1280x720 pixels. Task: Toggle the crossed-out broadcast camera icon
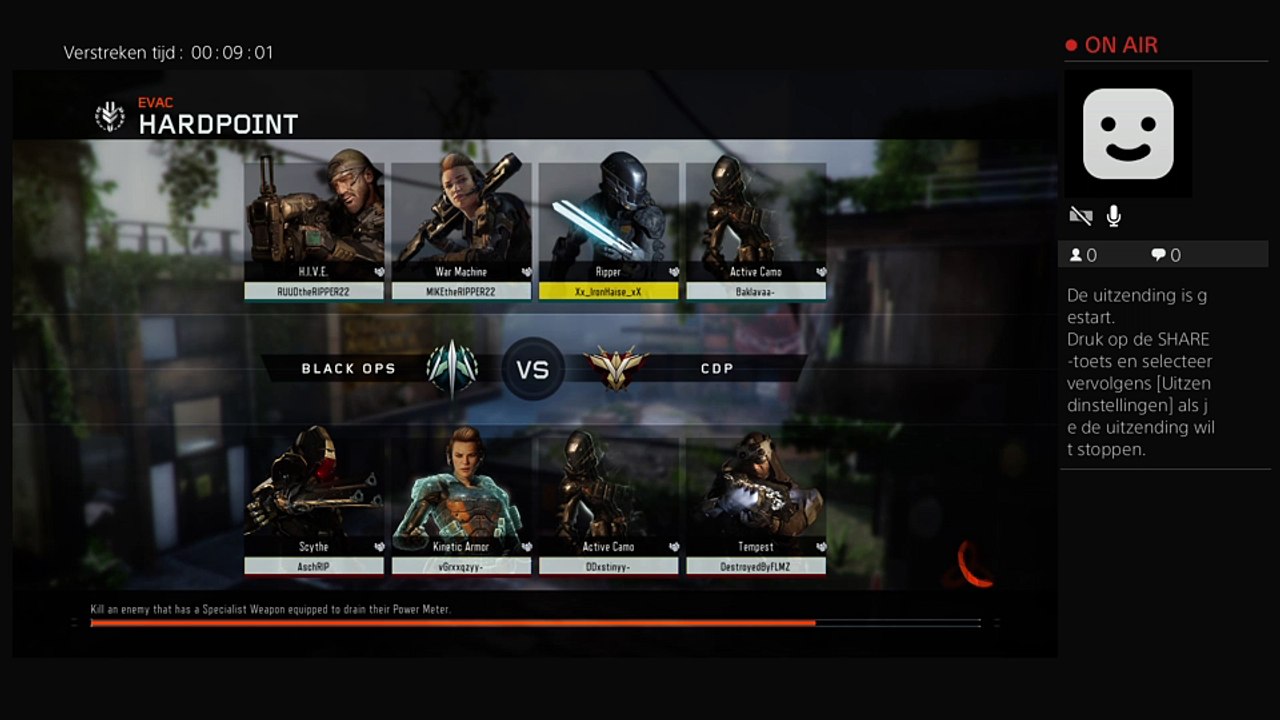point(1080,216)
